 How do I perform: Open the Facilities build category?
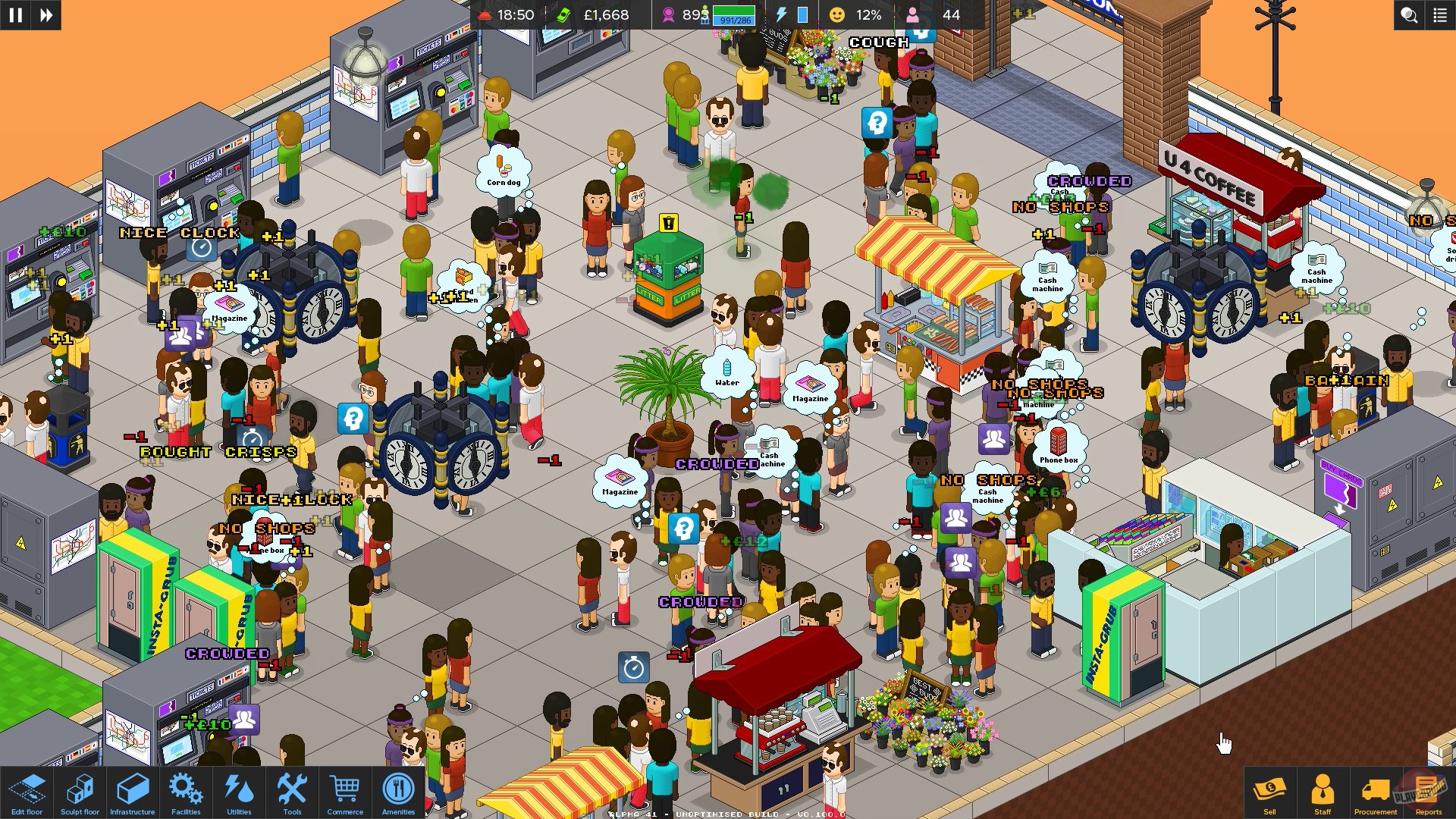185,792
